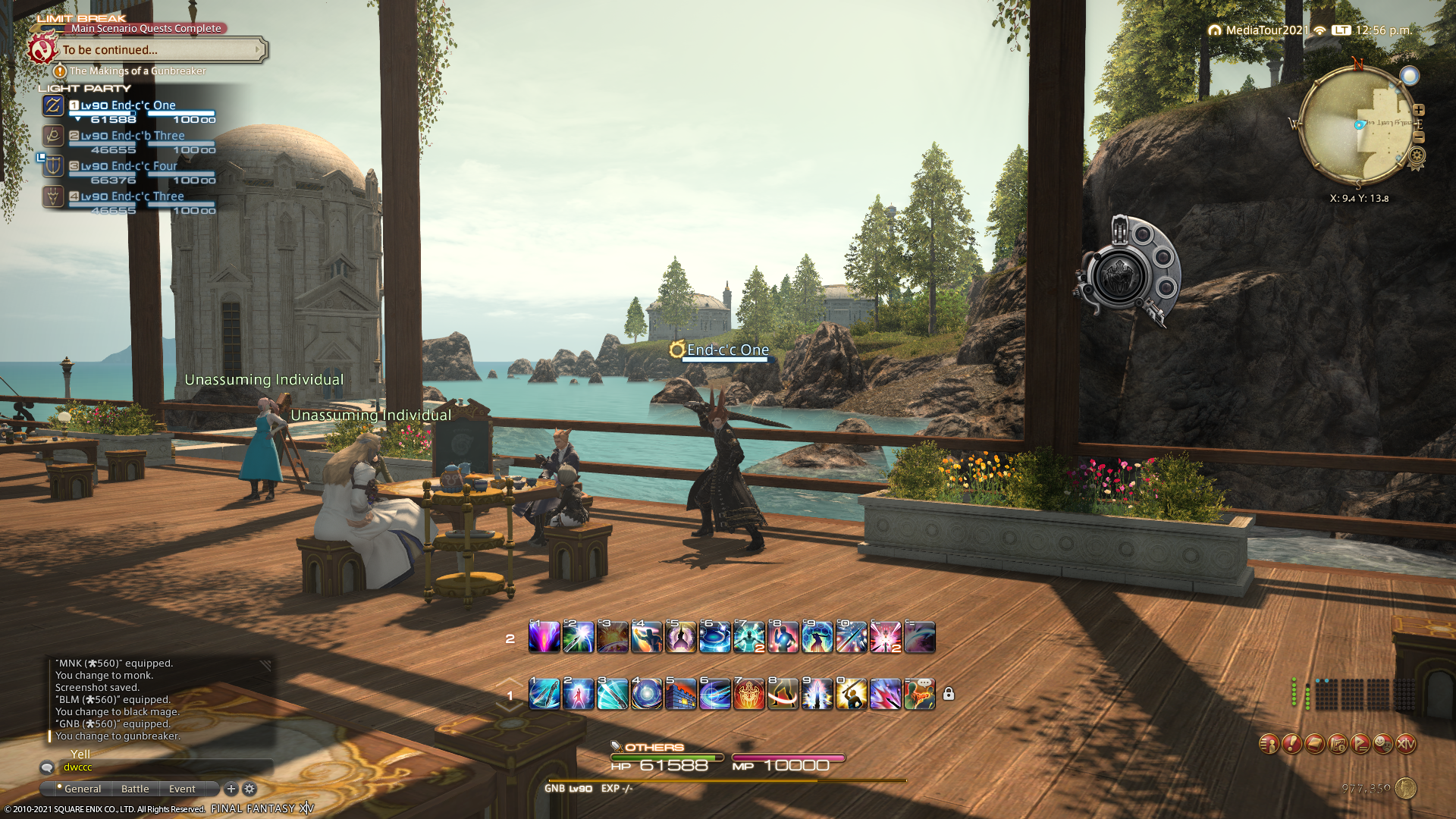This screenshot has height=819, width=1456.
Task: Open The Makings of a Gunbreaker quest
Action: click(x=137, y=71)
